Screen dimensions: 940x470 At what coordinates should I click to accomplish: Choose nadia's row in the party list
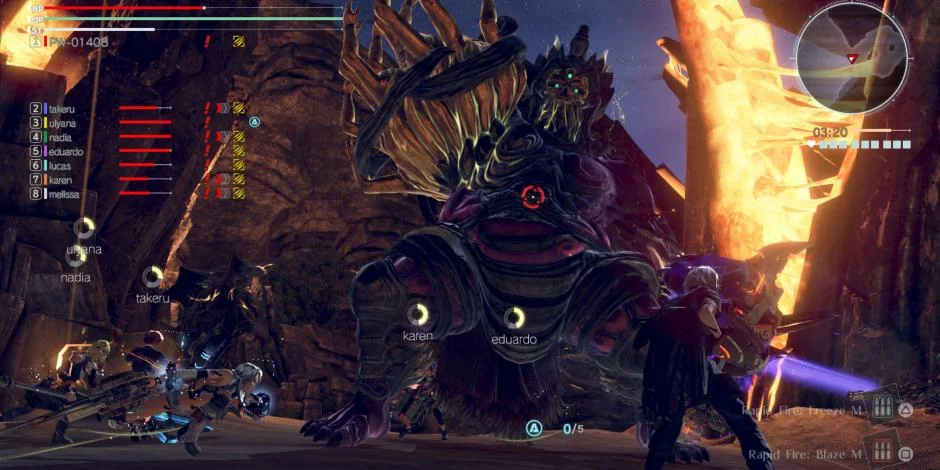click(x=60, y=136)
